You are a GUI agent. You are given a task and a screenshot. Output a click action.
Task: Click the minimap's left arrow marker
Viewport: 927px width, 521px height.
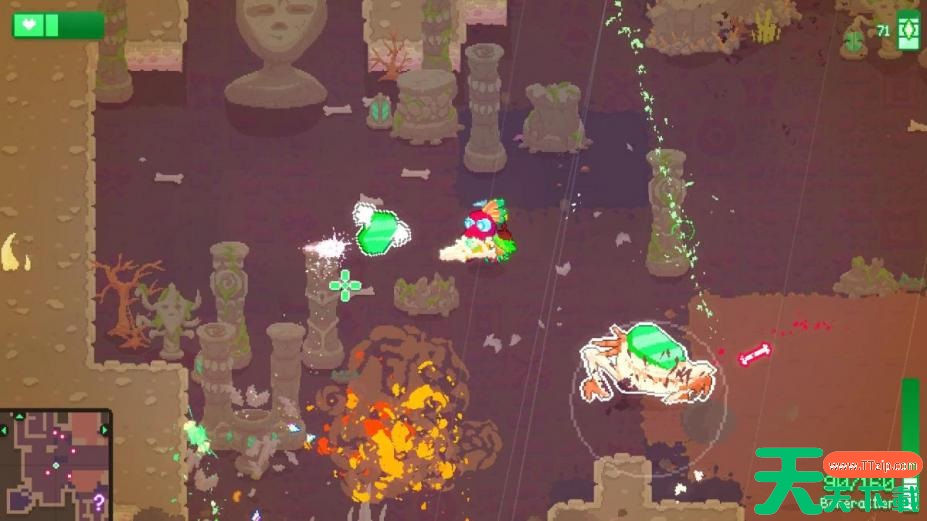(x=4, y=431)
